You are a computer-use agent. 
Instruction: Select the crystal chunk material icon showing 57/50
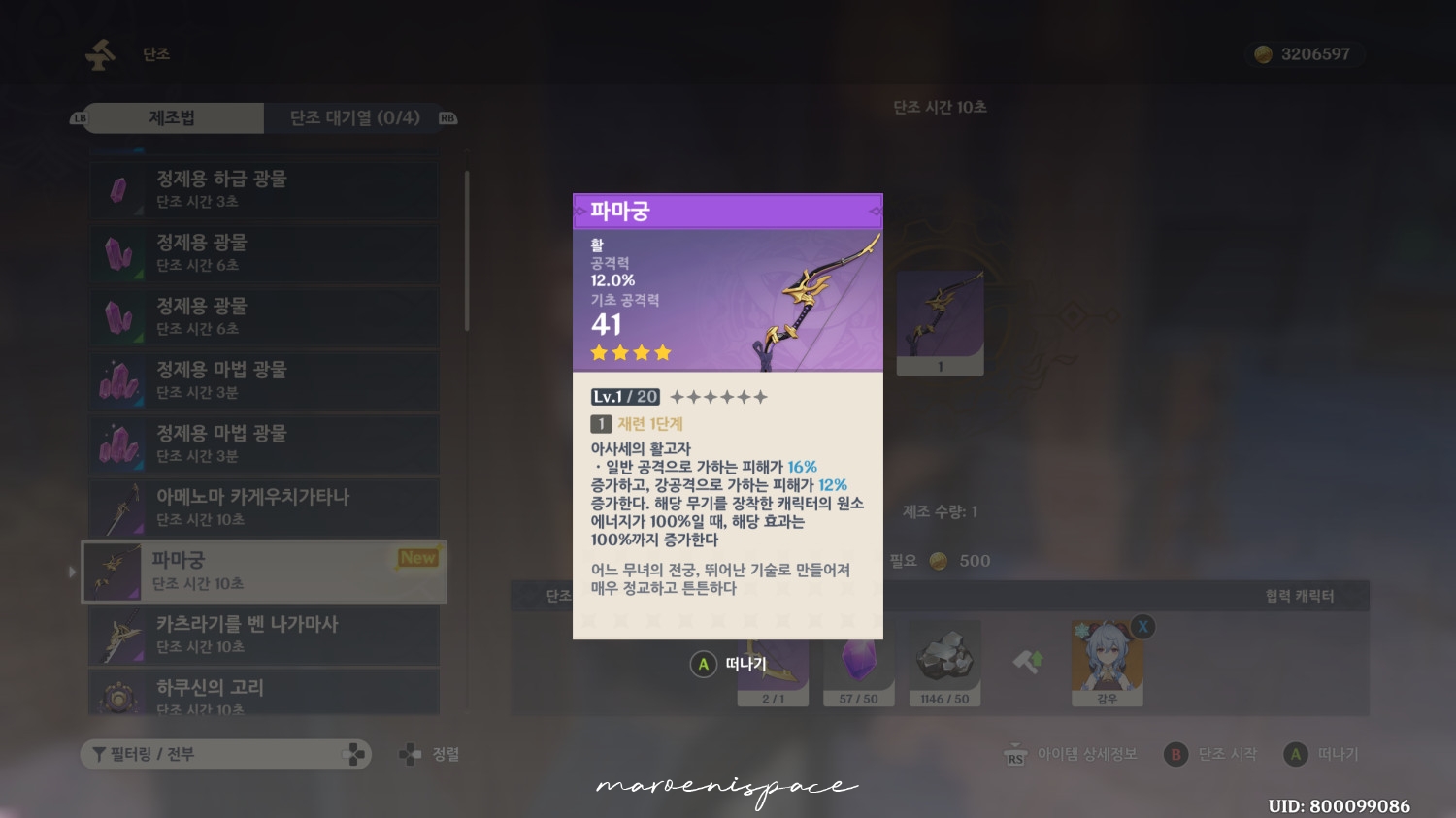pyautogui.click(x=858, y=663)
